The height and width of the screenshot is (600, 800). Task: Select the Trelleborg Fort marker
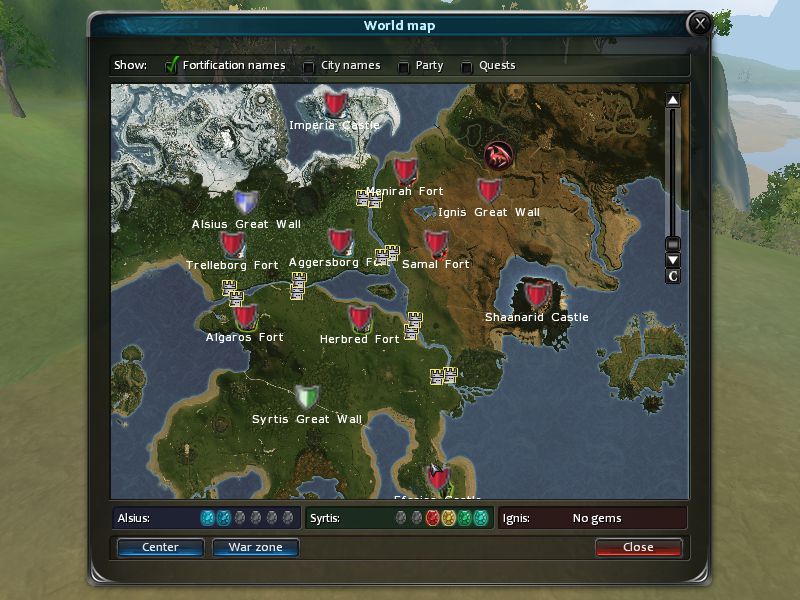click(233, 244)
